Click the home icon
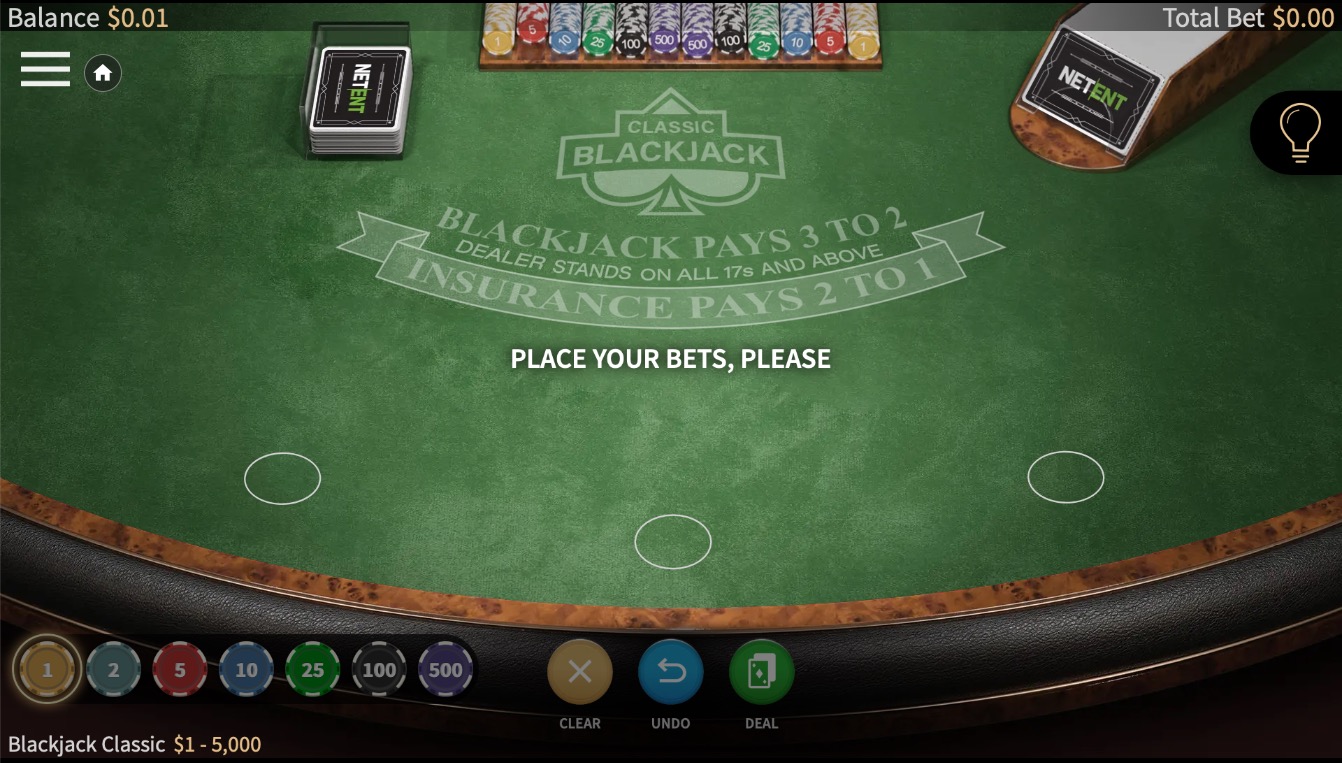Screen dimensions: 1342x763 103,73
